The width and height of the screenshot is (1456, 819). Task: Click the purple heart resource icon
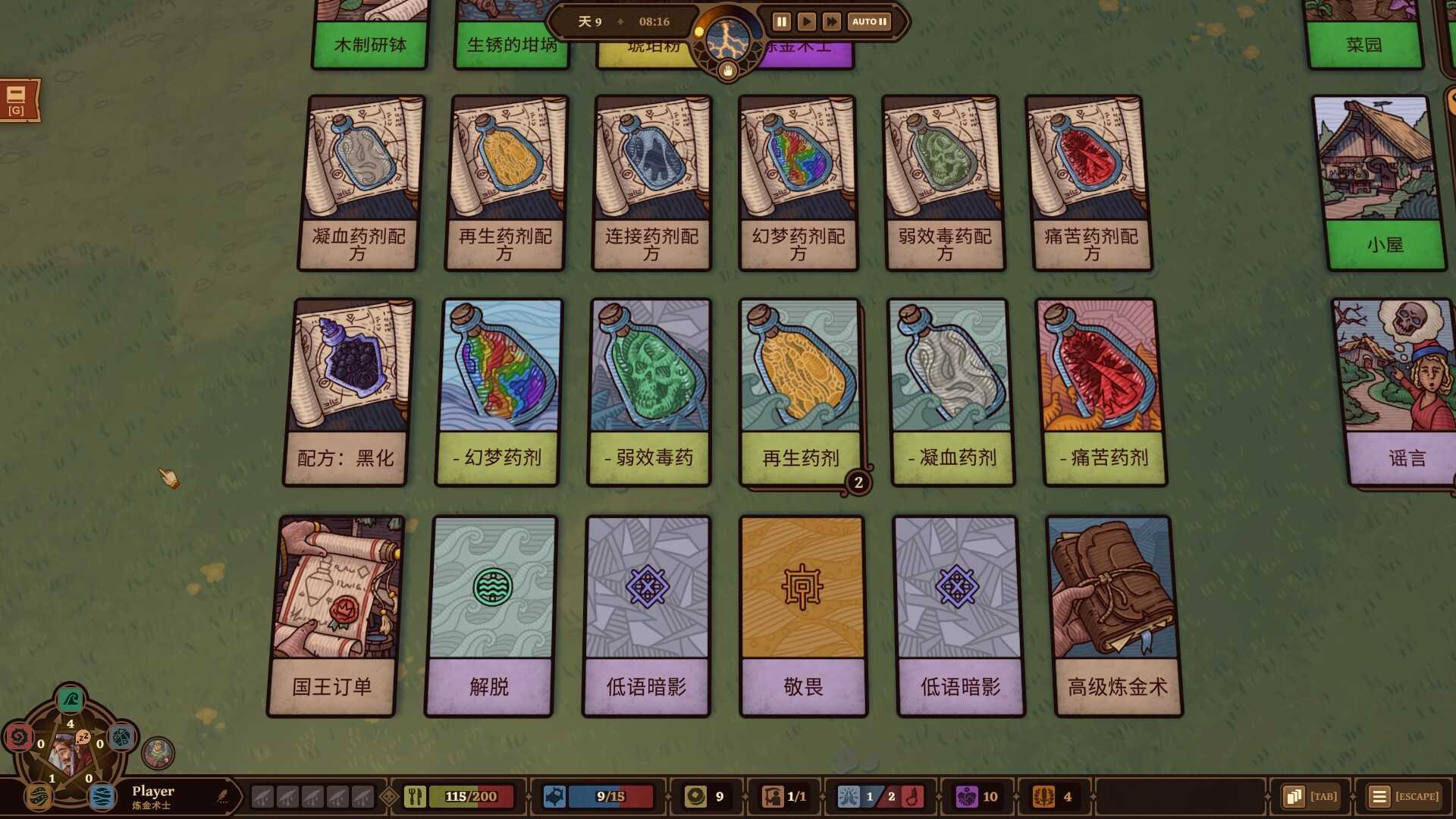[x=966, y=796]
